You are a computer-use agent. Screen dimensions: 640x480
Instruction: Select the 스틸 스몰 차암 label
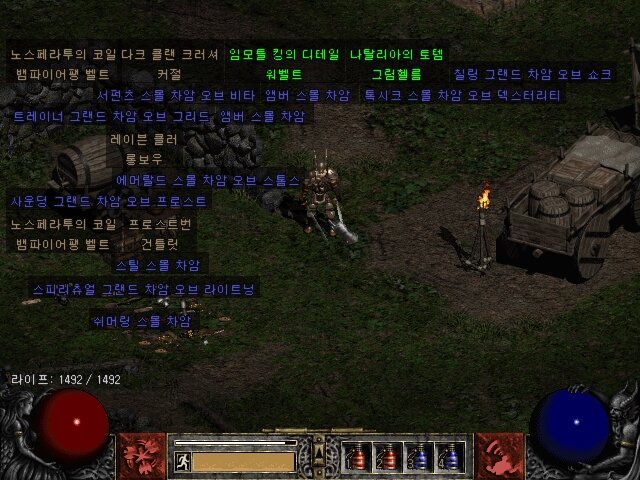(158, 265)
